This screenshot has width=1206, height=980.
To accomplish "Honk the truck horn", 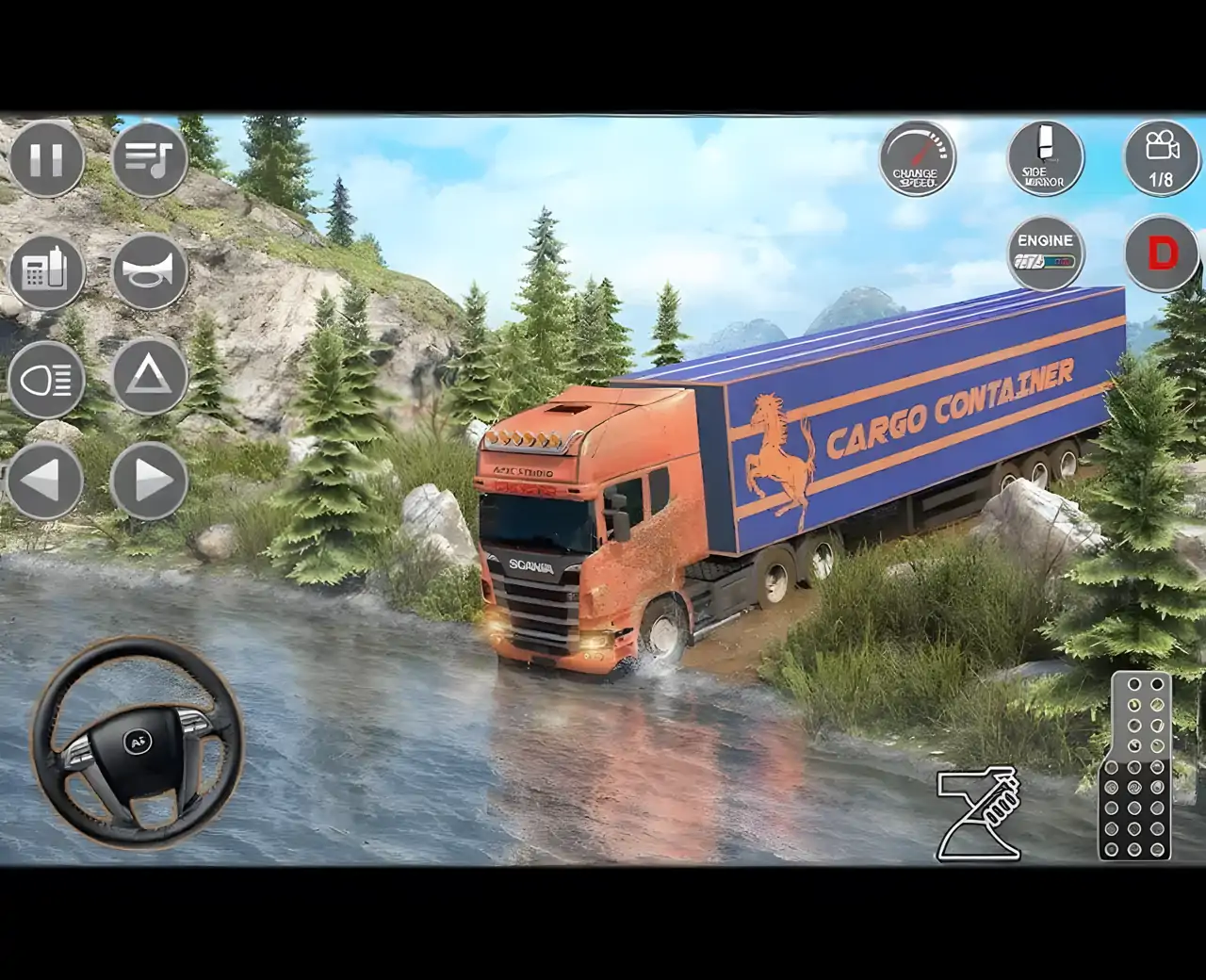I will click(149, 271).
